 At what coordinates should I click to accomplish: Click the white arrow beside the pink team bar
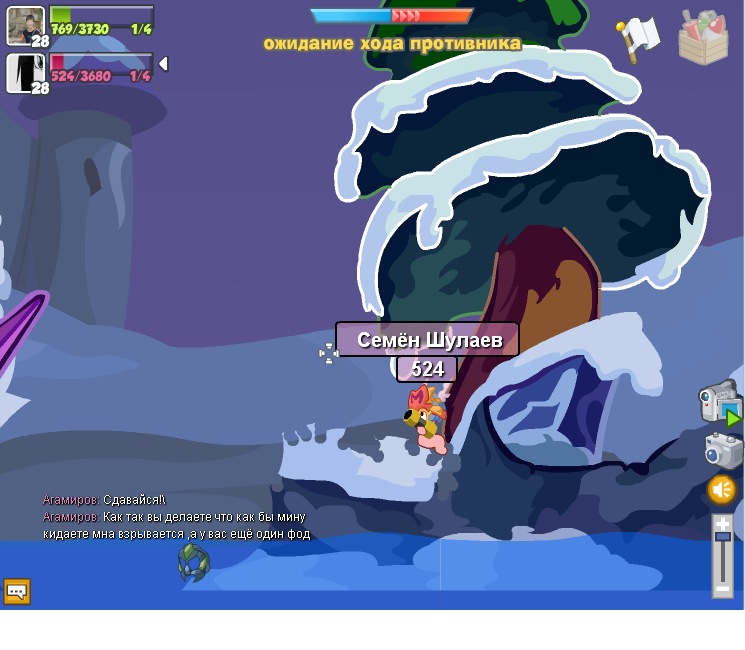click(x=163, y=64)
